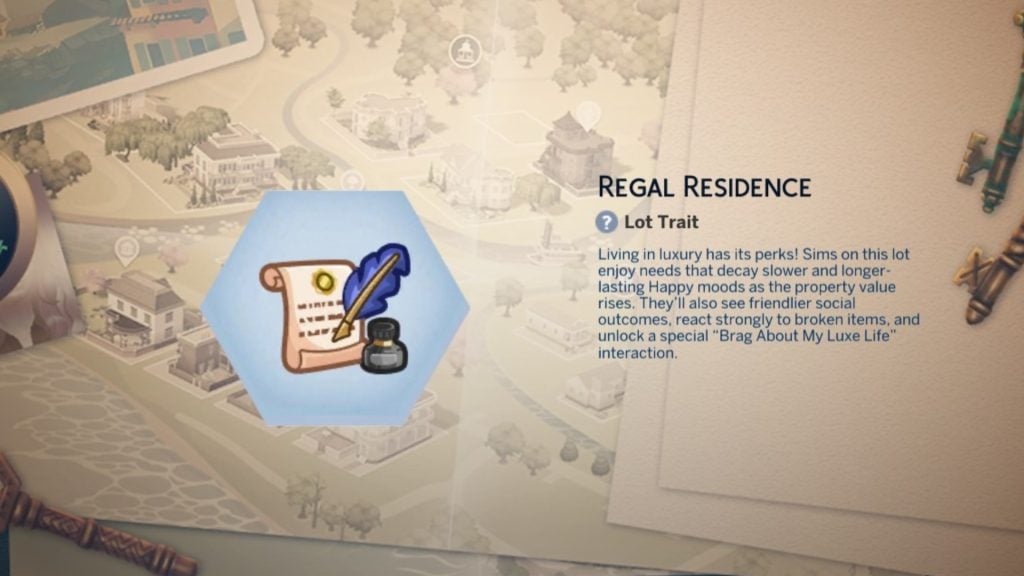Click the question mark beside Lot Trait
The width and height of the screenshot is (1024, 576).
coord(606,222)
